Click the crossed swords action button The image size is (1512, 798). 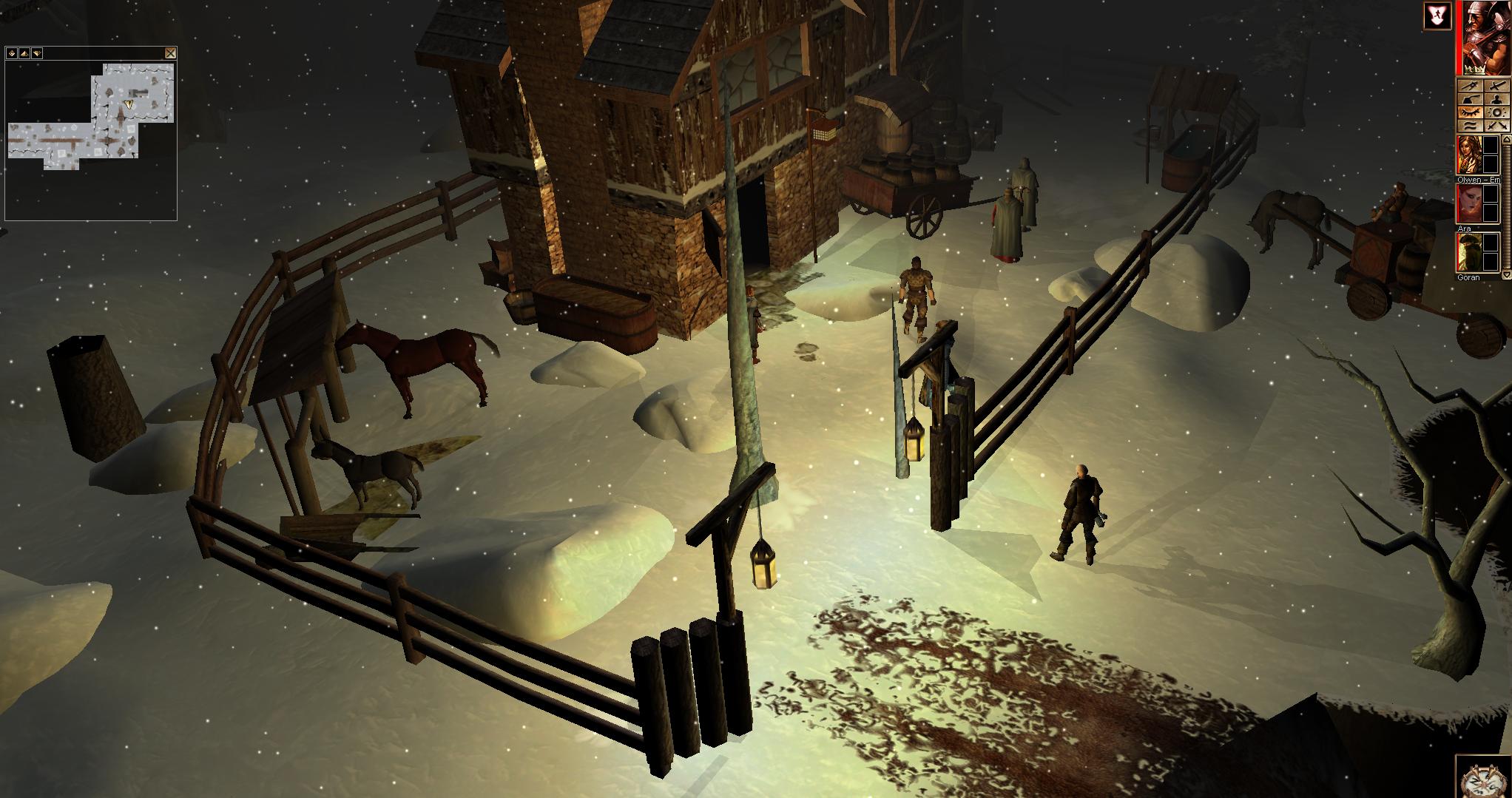click(x=1496, y=126)
